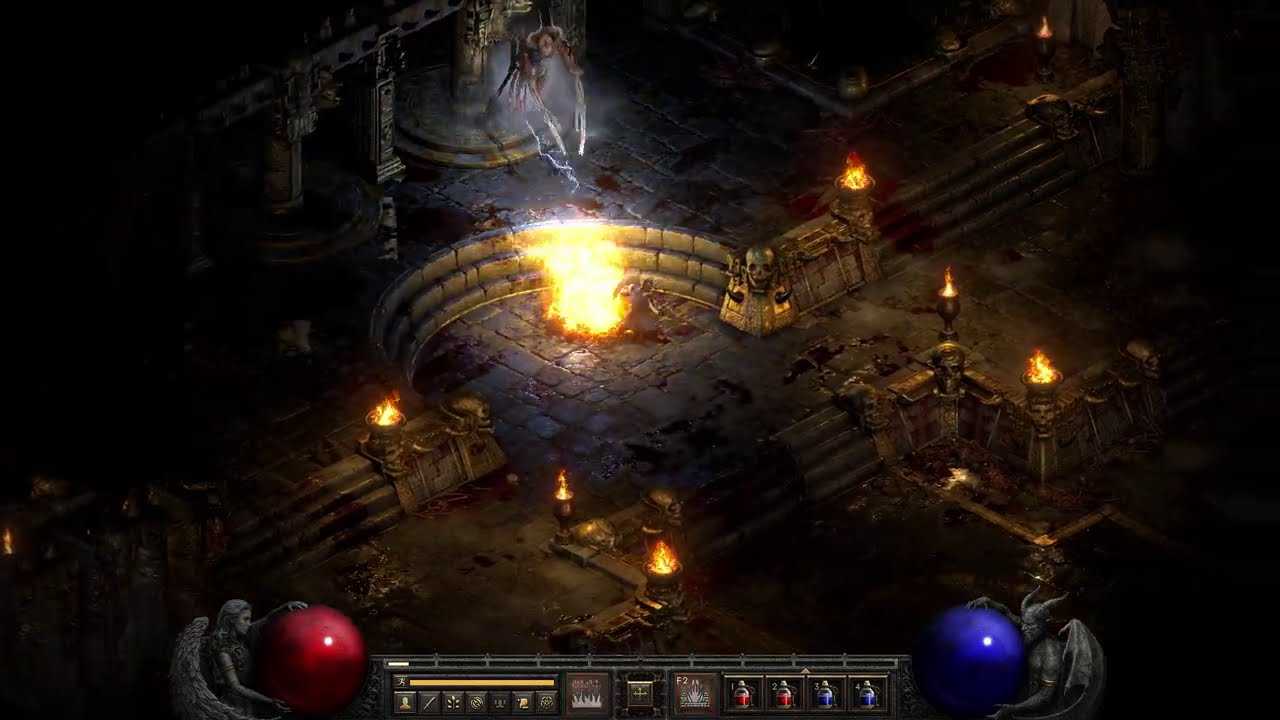Open the inventory sword icon
Viewport: 1280px width, 720px height.
point(428,701)
